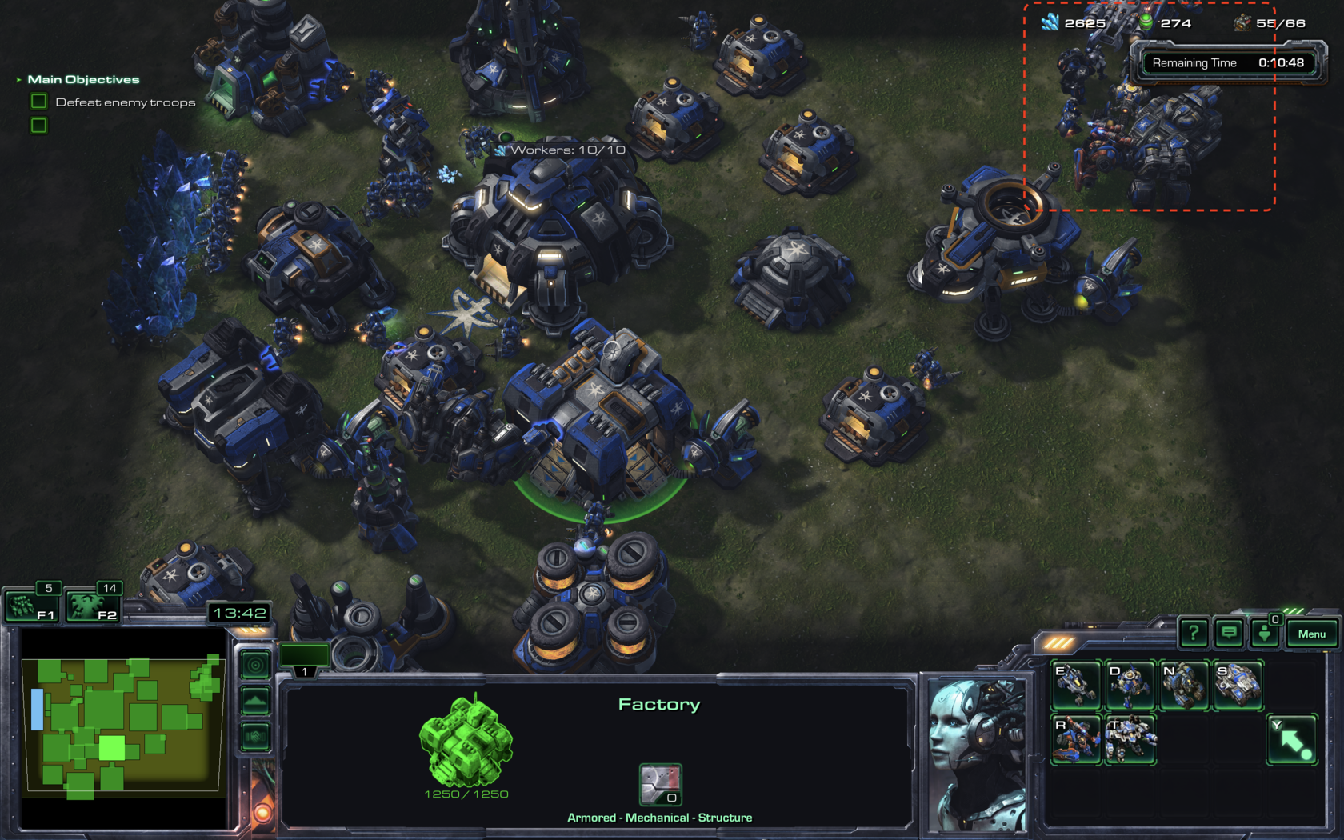Screen dimensions: 1344x840
Task: Queue a Widow Mine at the Factory
Action: tap(1131, 685)
